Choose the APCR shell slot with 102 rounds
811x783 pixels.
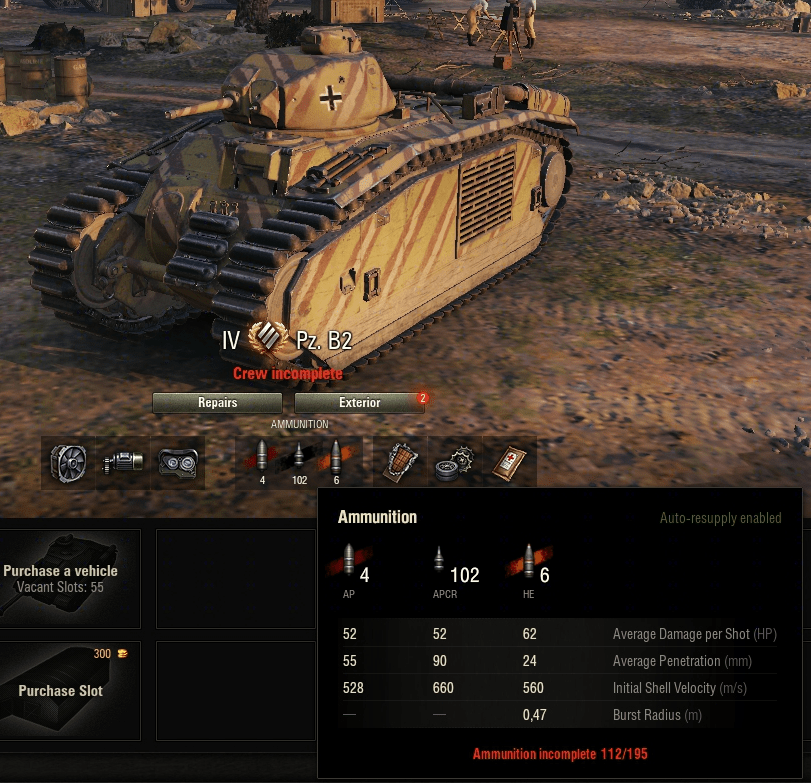(x=298, y=462)
